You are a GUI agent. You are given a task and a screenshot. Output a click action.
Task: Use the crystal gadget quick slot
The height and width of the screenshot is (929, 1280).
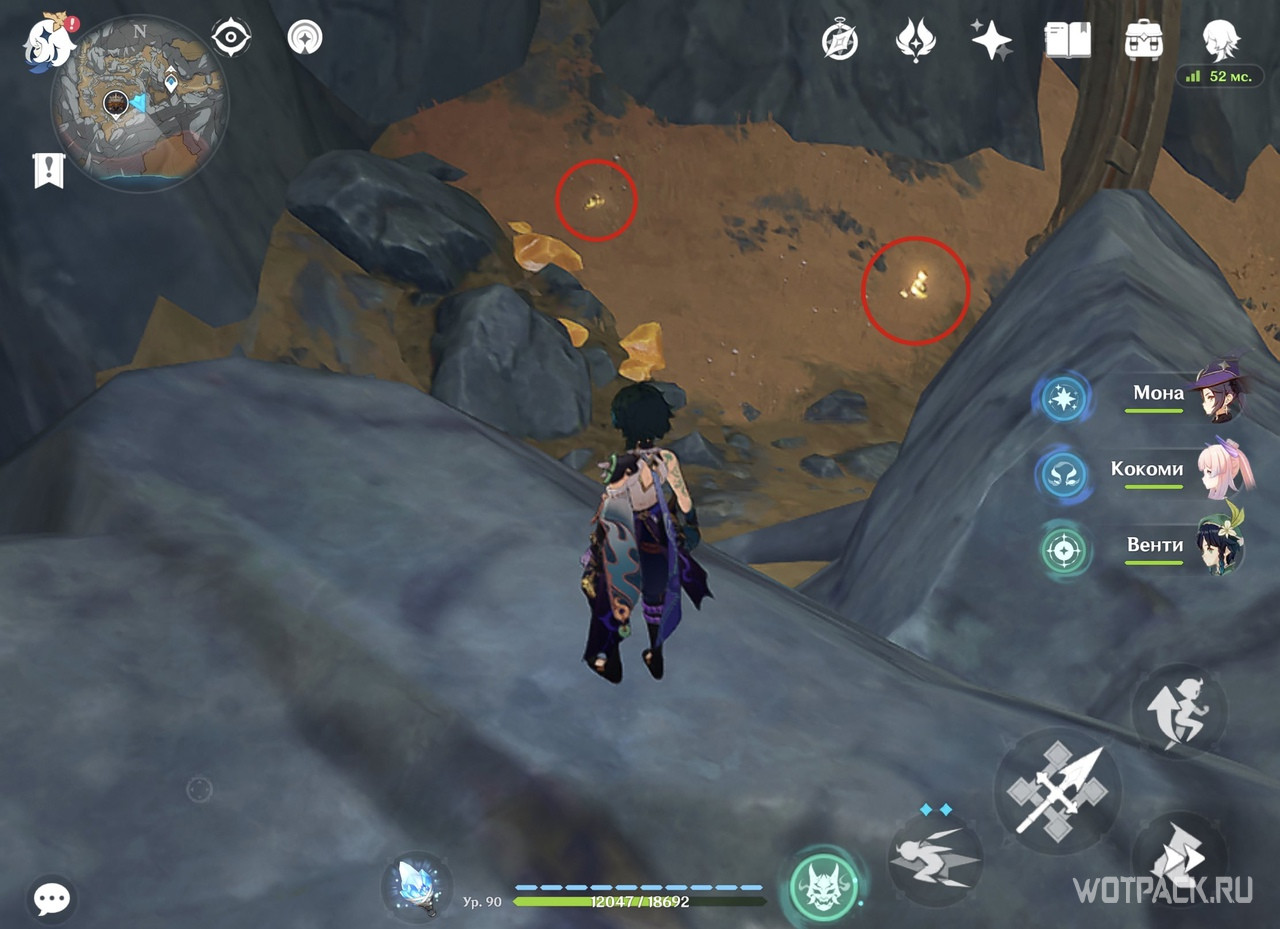[x=416, y=886]
